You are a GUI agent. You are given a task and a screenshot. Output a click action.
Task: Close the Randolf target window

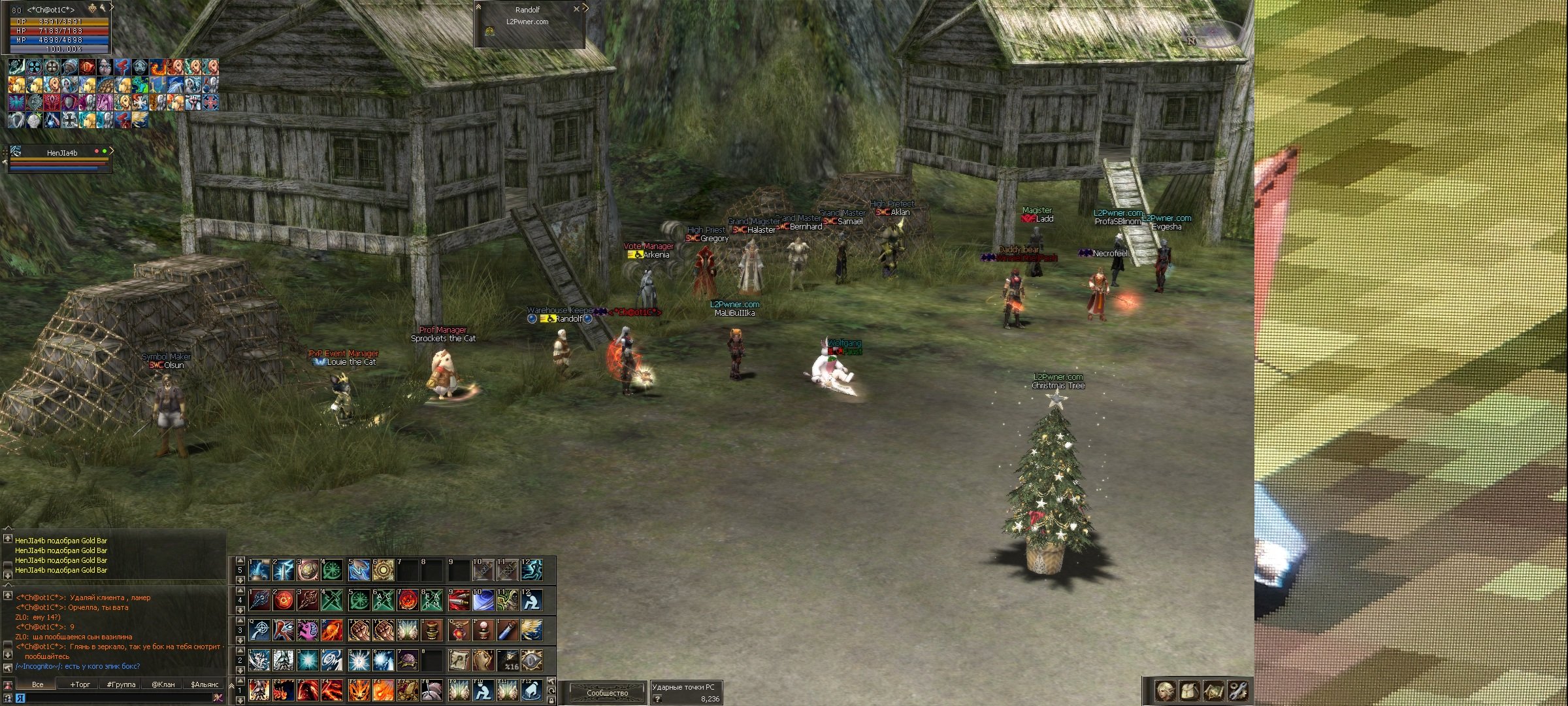576,9
